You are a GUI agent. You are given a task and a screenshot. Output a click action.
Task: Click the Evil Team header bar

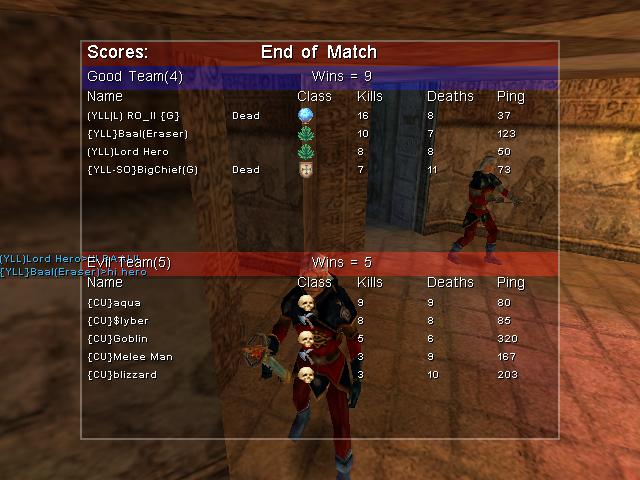tap(319, 263)
